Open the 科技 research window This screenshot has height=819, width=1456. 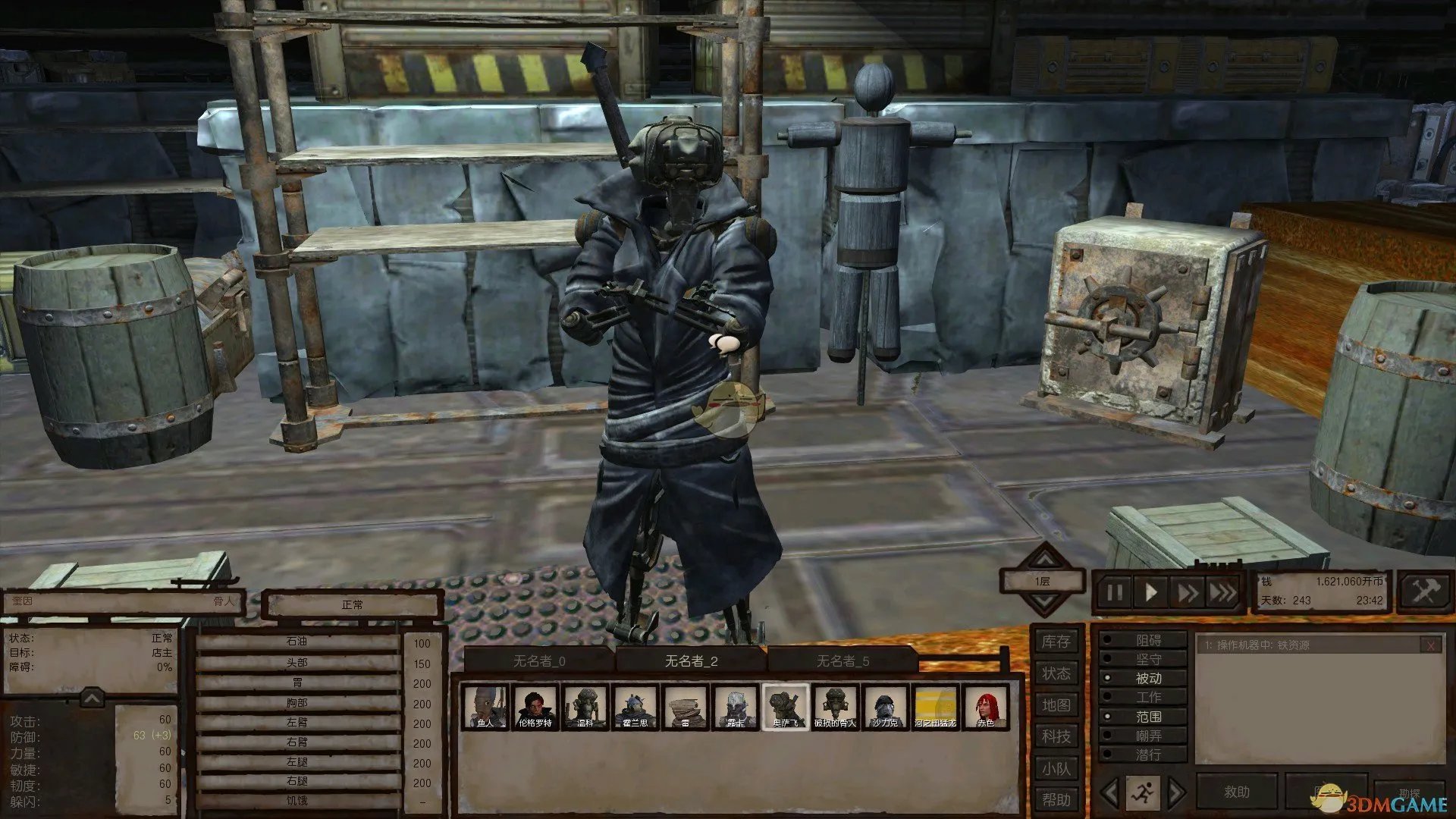(x=1056, y=736)
